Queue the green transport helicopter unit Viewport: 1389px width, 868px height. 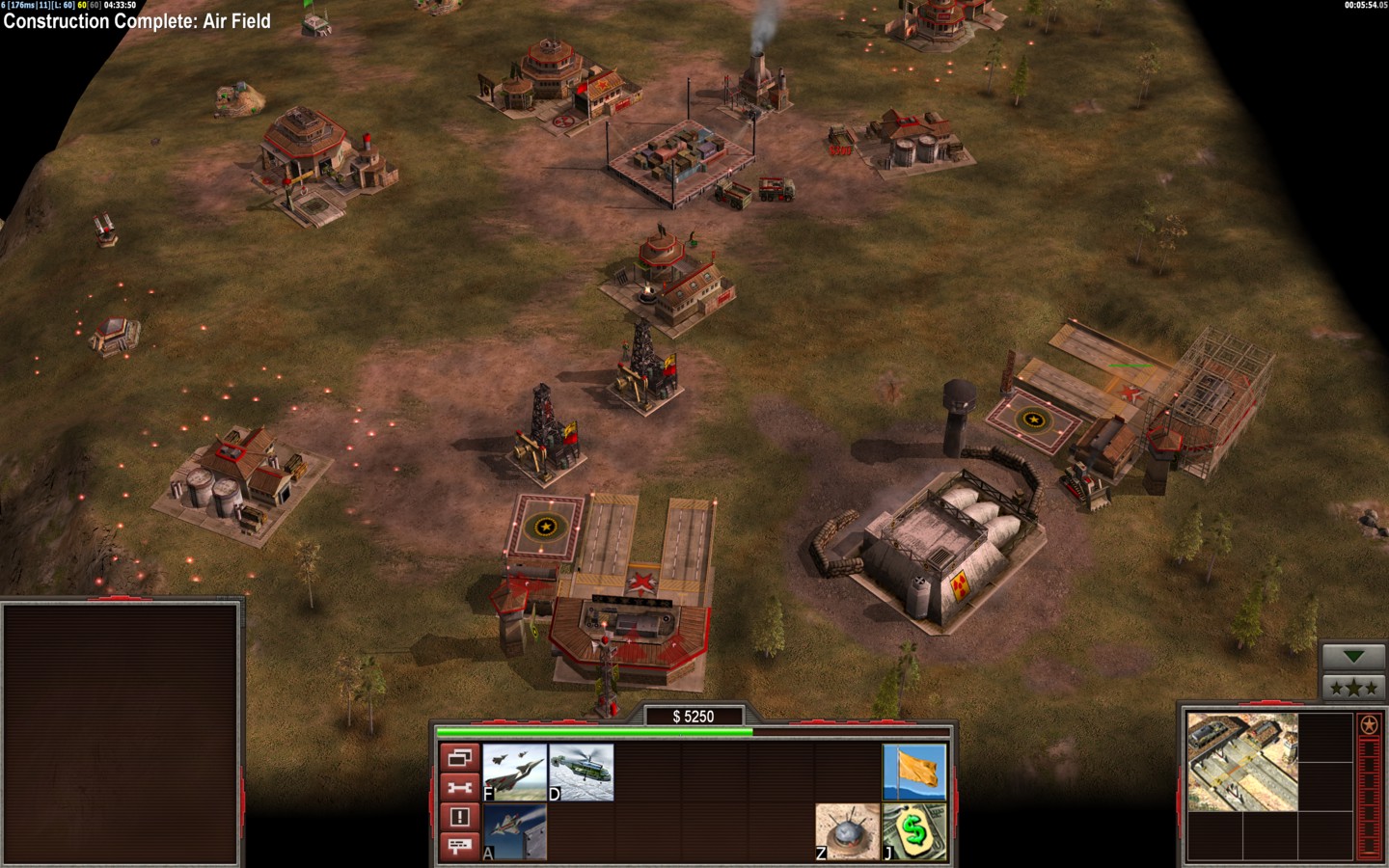(x=581, y=773)
